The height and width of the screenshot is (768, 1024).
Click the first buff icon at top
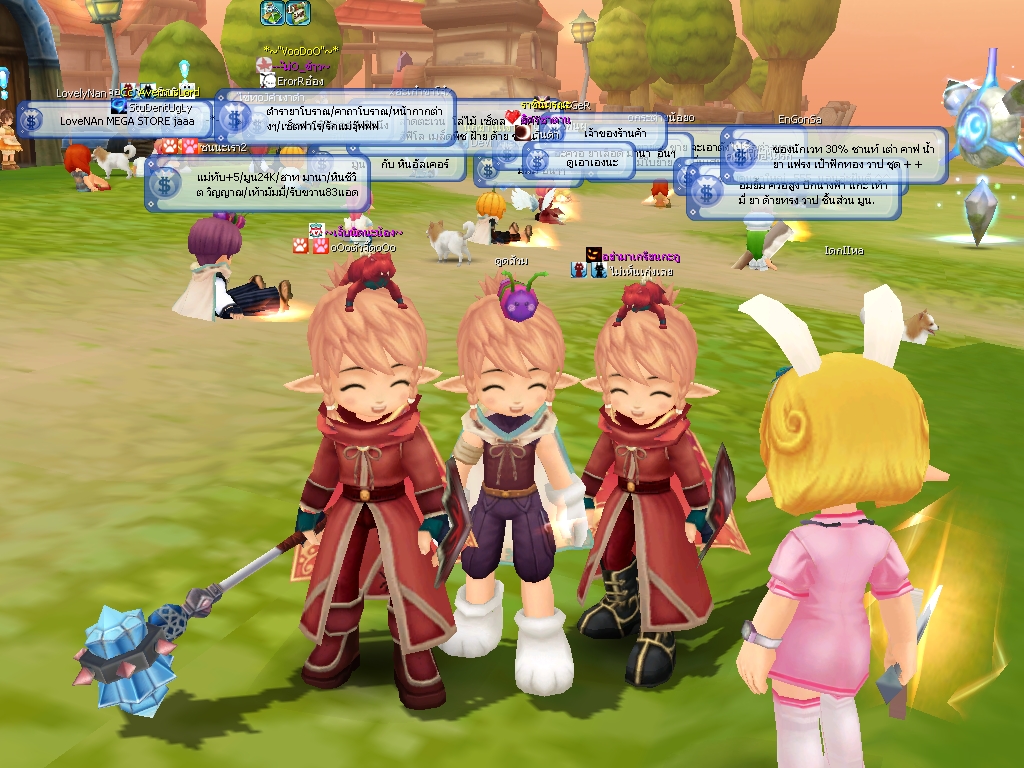[x=273, y=13]
